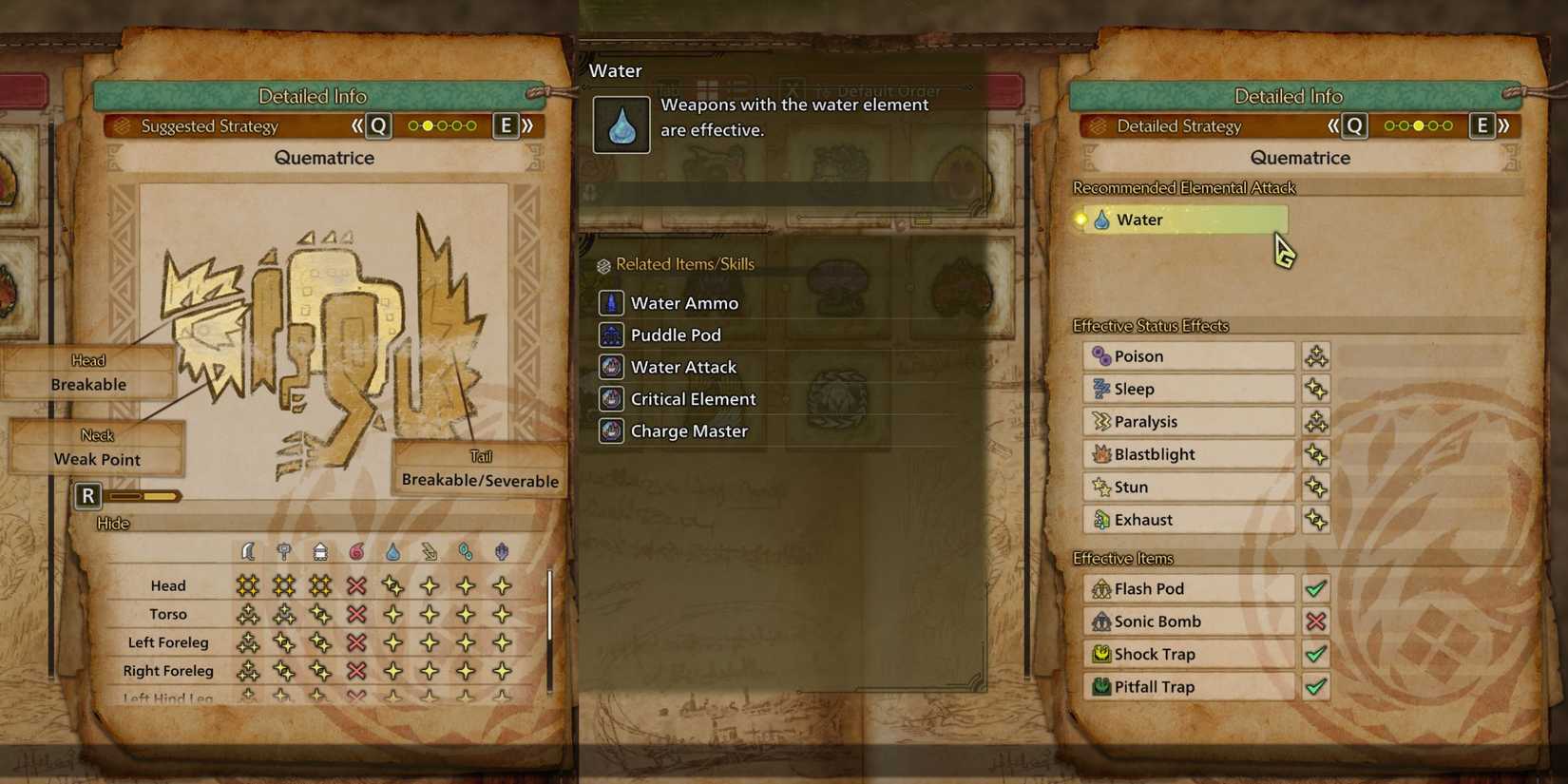Click the Puddle Pod icon
1568x784 pixels.
611,335
